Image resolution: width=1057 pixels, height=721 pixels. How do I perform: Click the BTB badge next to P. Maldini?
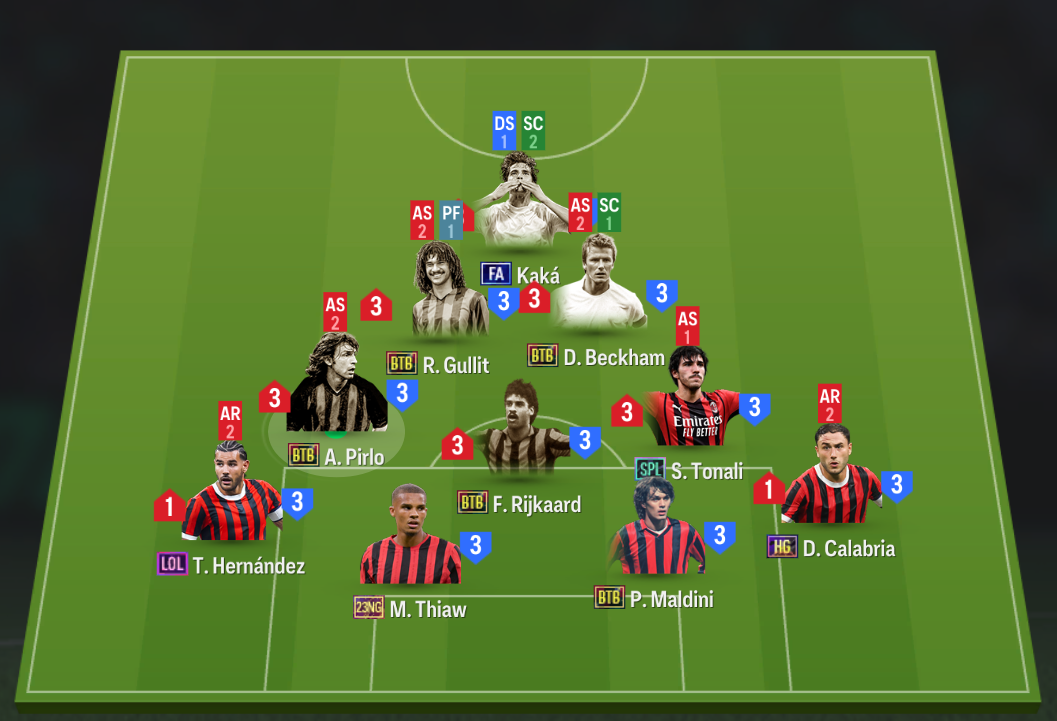(609, 597)
